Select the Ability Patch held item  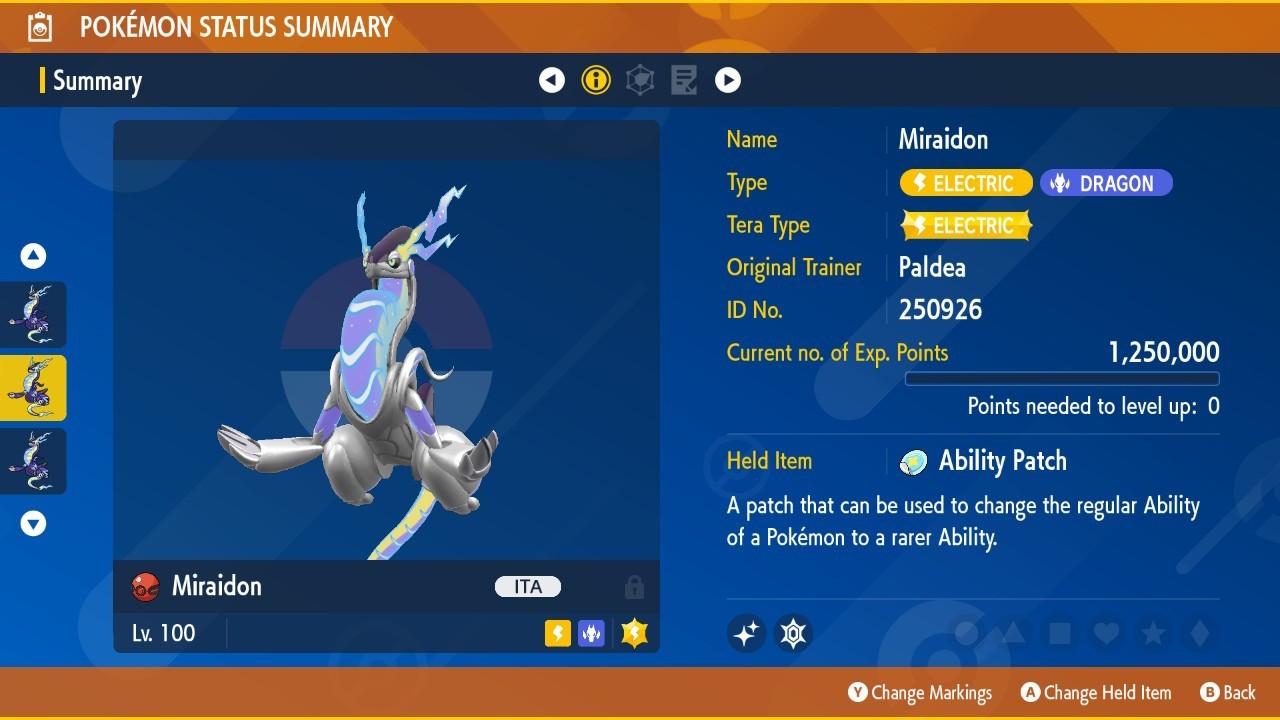click(1001, 461)
